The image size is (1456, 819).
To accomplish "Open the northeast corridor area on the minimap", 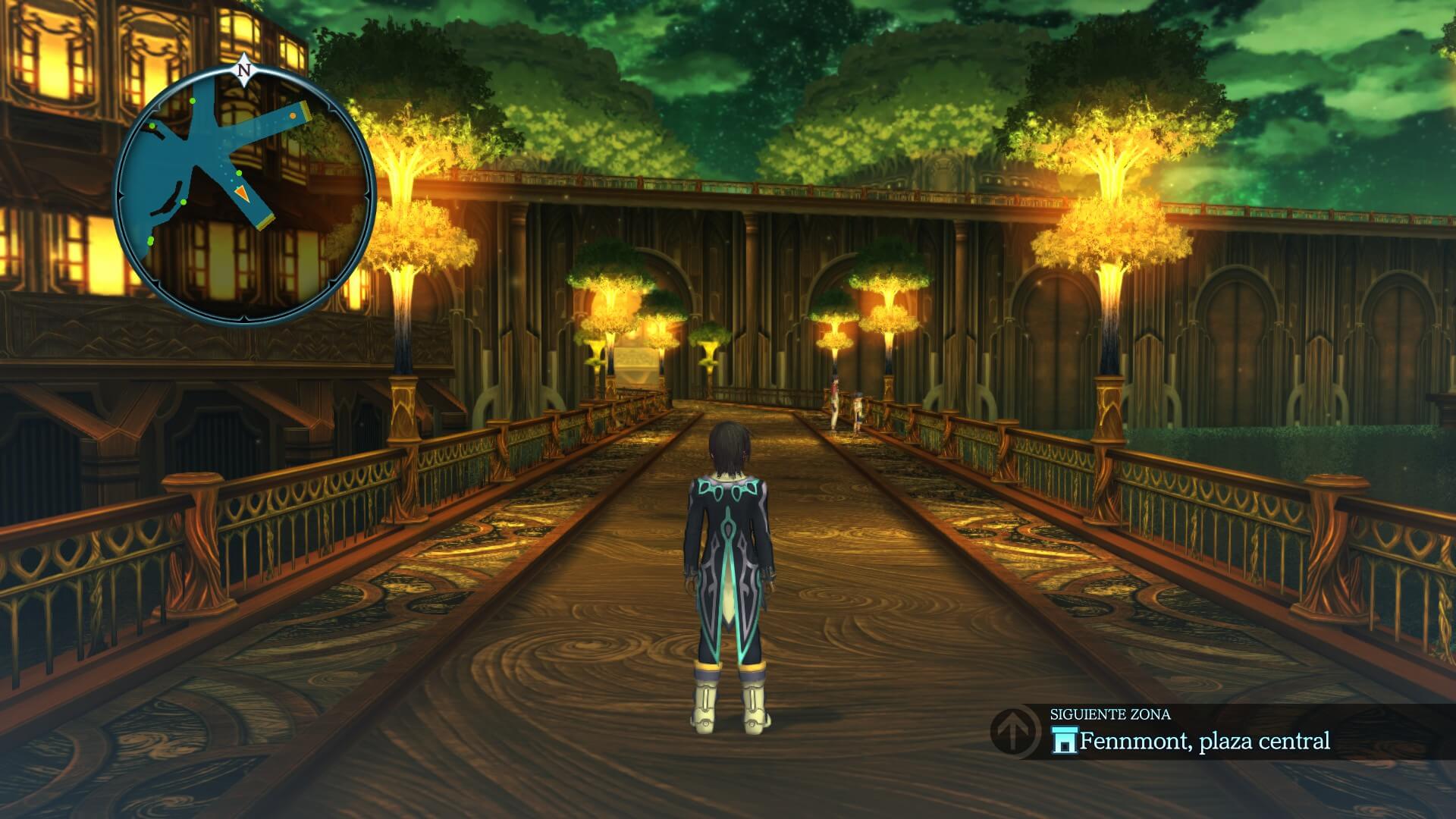I will pyautogui.click(x=273, y=121).
